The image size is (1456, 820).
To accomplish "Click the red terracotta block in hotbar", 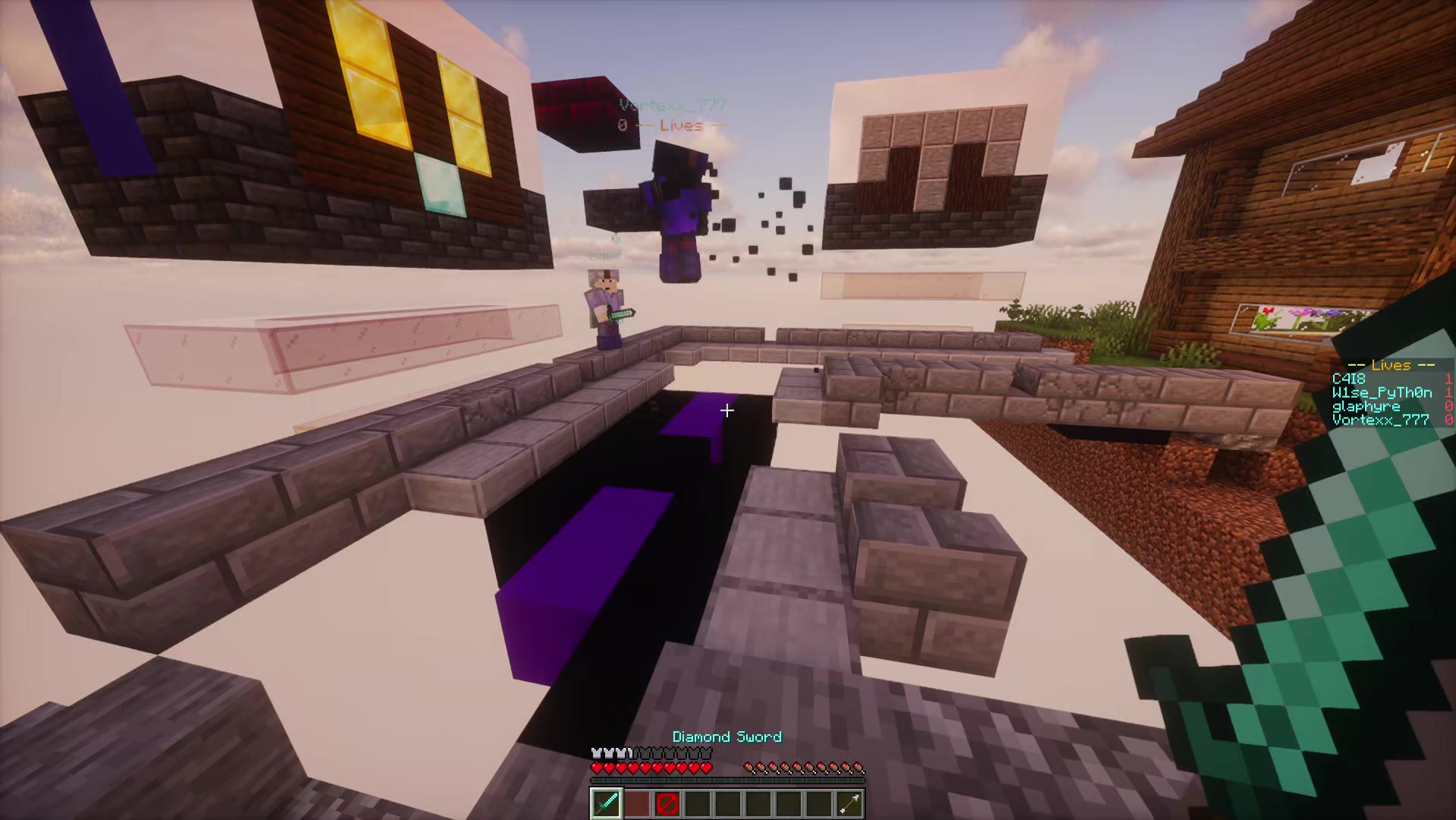I will (636, 804).
